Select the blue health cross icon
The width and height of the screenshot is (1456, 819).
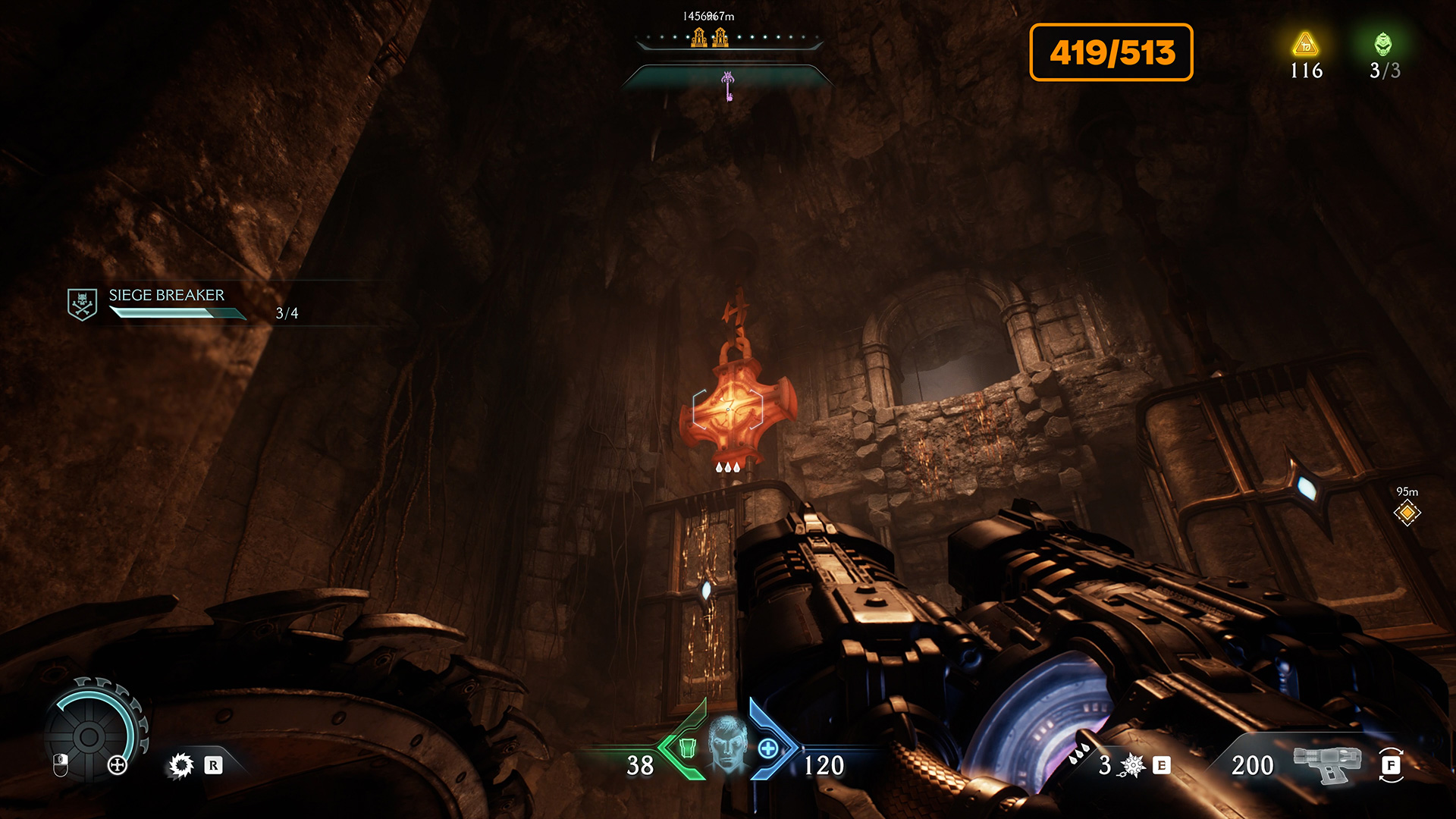(x=768, y=748)
